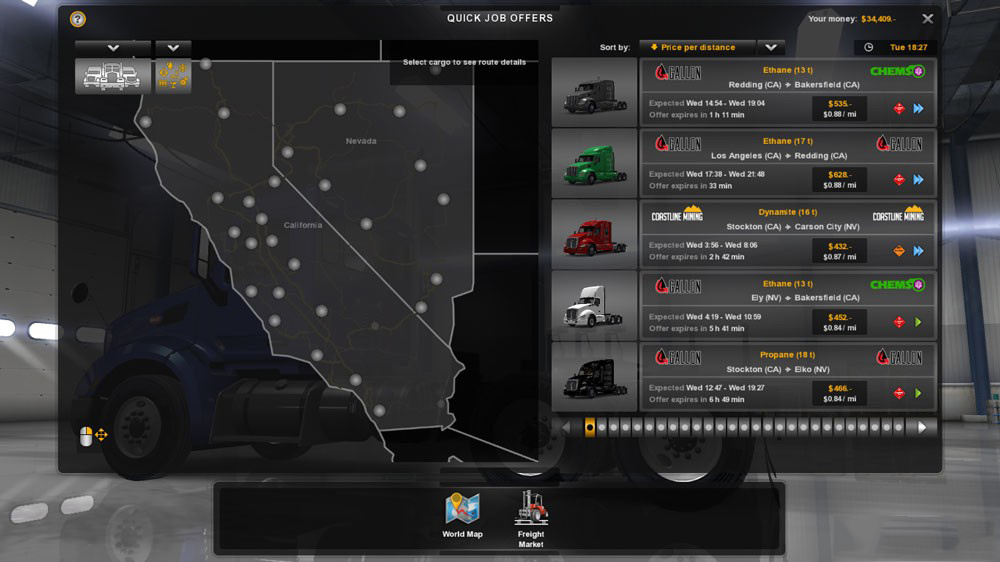Open the Freight Market
Viewport: 1000px width, 562px height.
click(531, 517)
